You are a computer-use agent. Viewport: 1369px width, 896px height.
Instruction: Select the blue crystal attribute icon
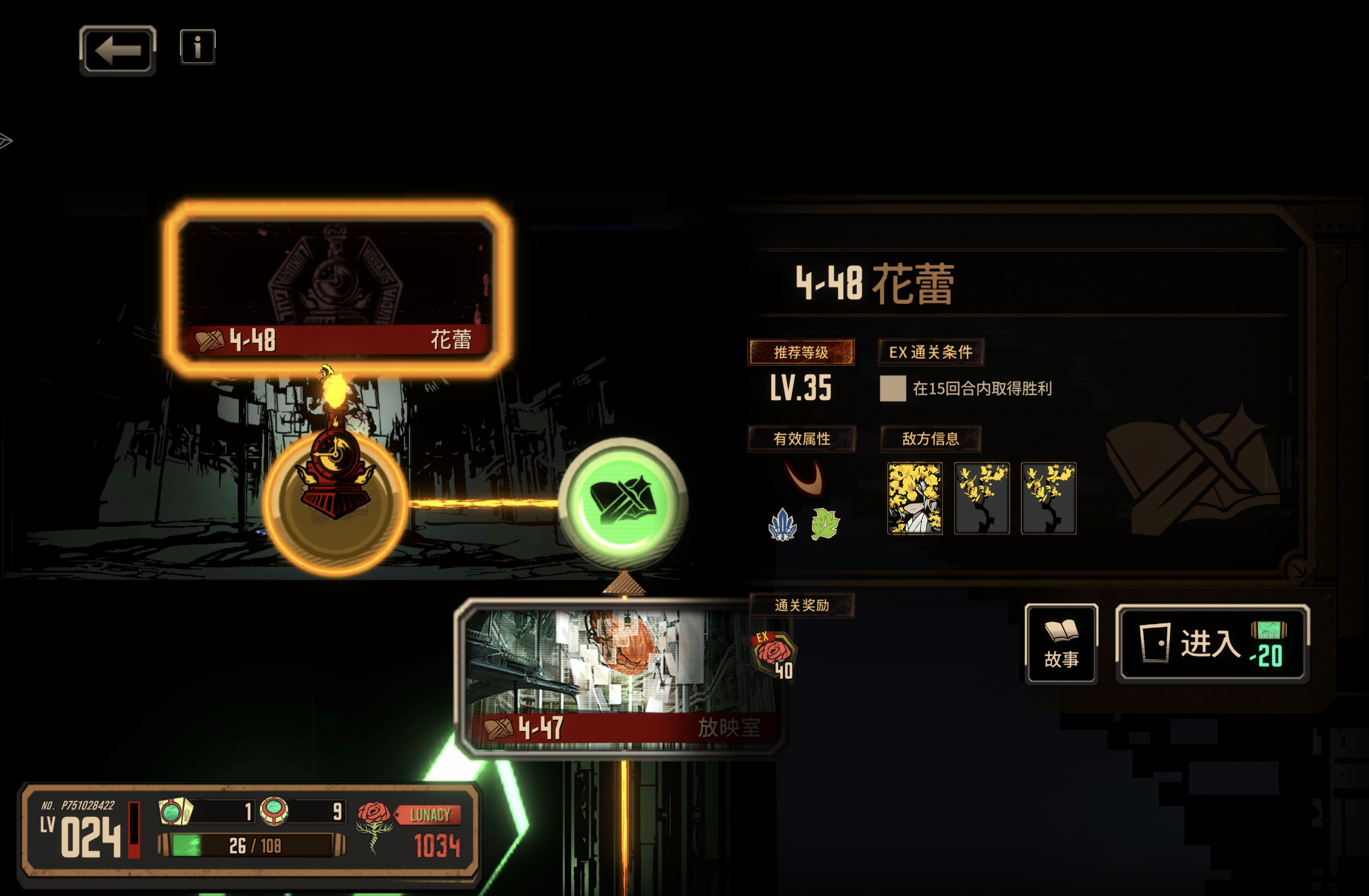782,525
